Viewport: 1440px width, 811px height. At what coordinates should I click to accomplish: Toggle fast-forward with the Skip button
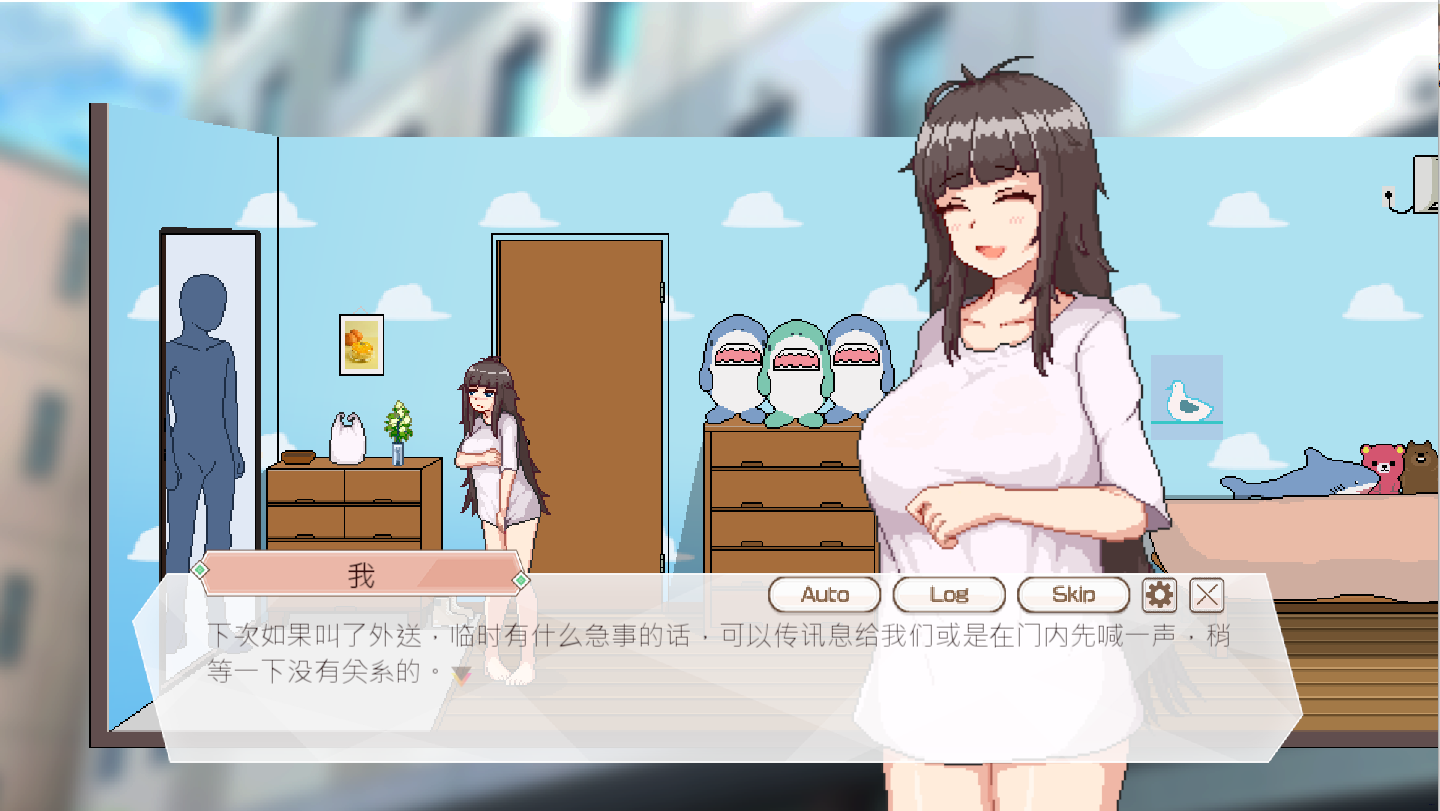(1074, 594)
